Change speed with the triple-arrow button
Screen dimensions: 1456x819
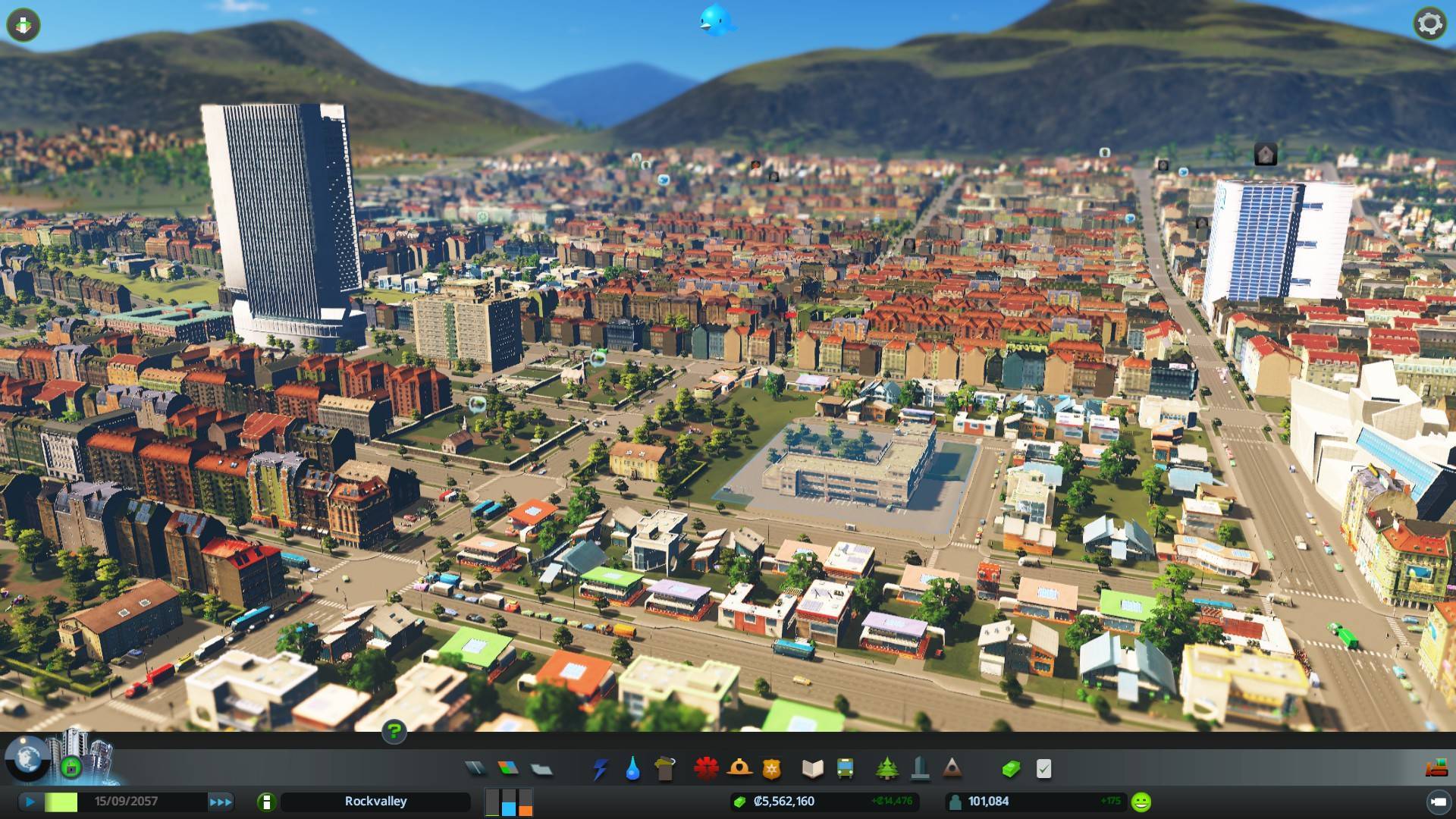pyautogui.click(x=221, y=802)
